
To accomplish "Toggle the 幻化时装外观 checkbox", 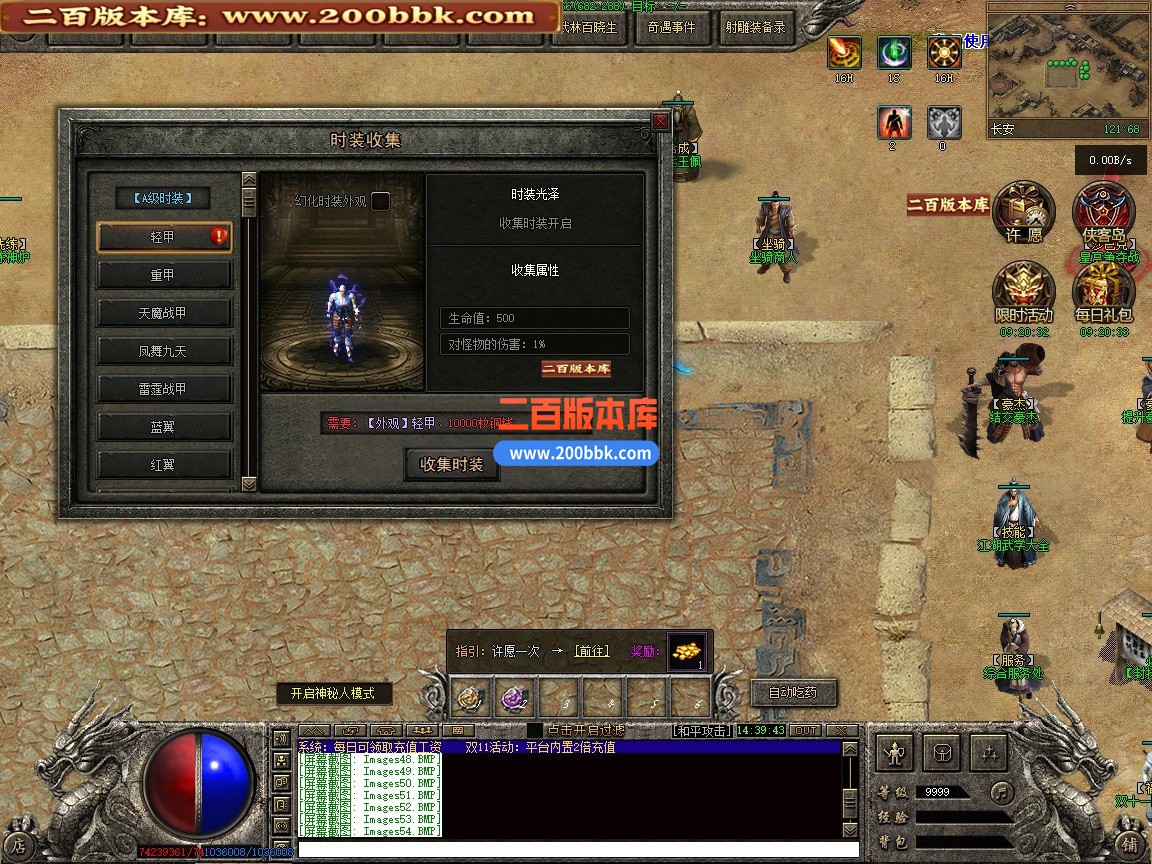I will [x=380, y=201].
